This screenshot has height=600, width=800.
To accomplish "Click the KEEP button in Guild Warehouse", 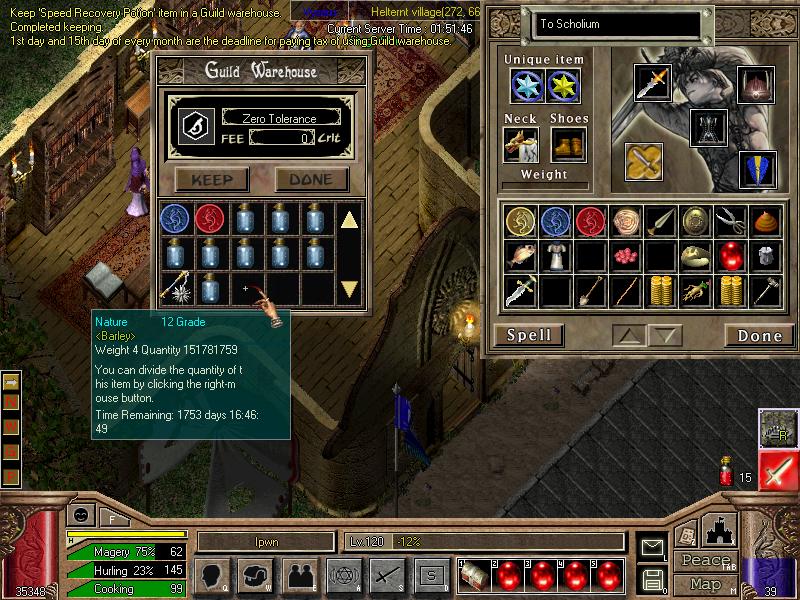I will click(211, 180).
